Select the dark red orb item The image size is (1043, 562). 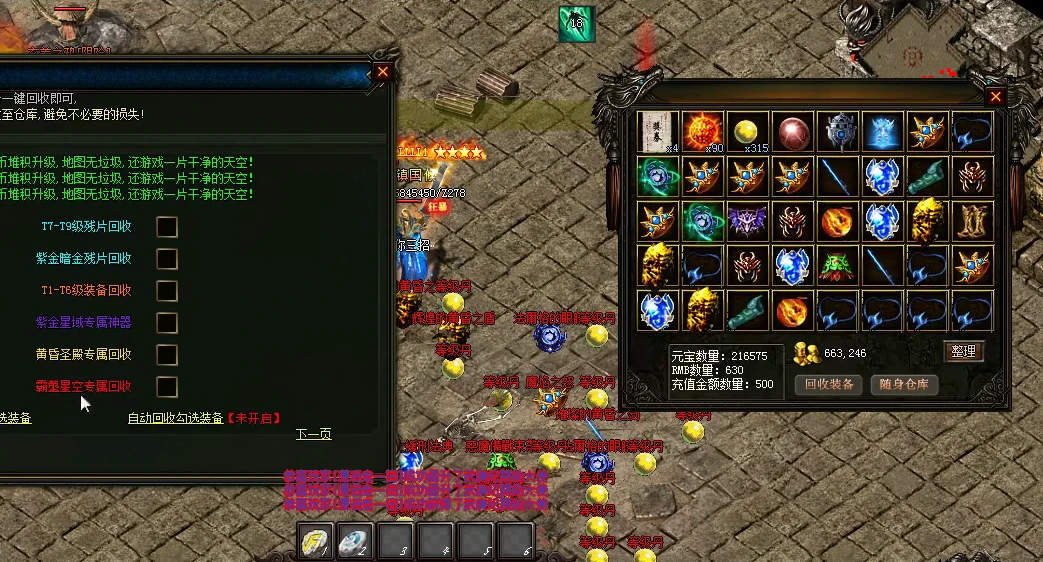coord(794,132)
